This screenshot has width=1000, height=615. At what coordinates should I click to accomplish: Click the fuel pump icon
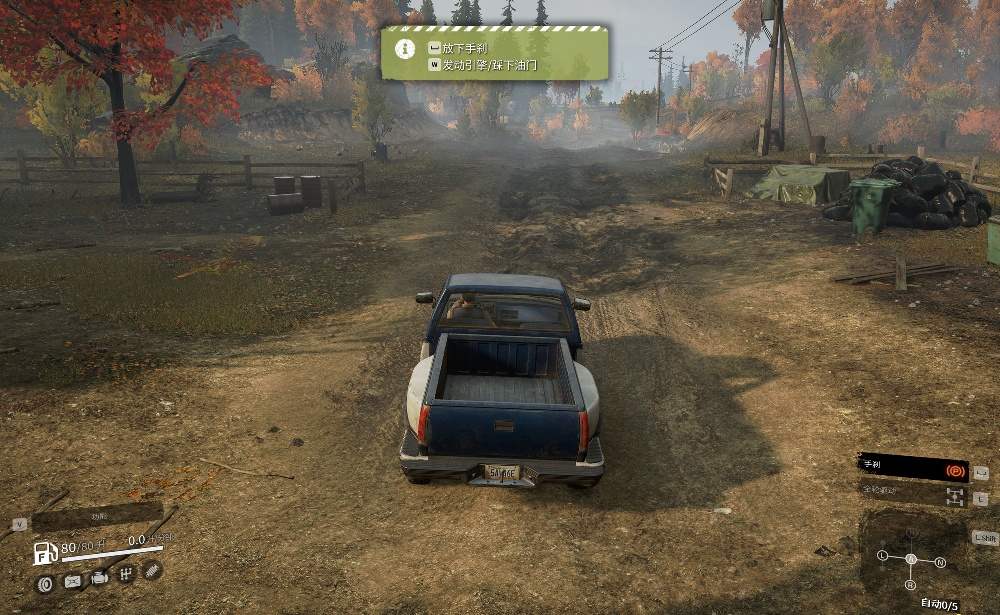(x=45, y=553)
